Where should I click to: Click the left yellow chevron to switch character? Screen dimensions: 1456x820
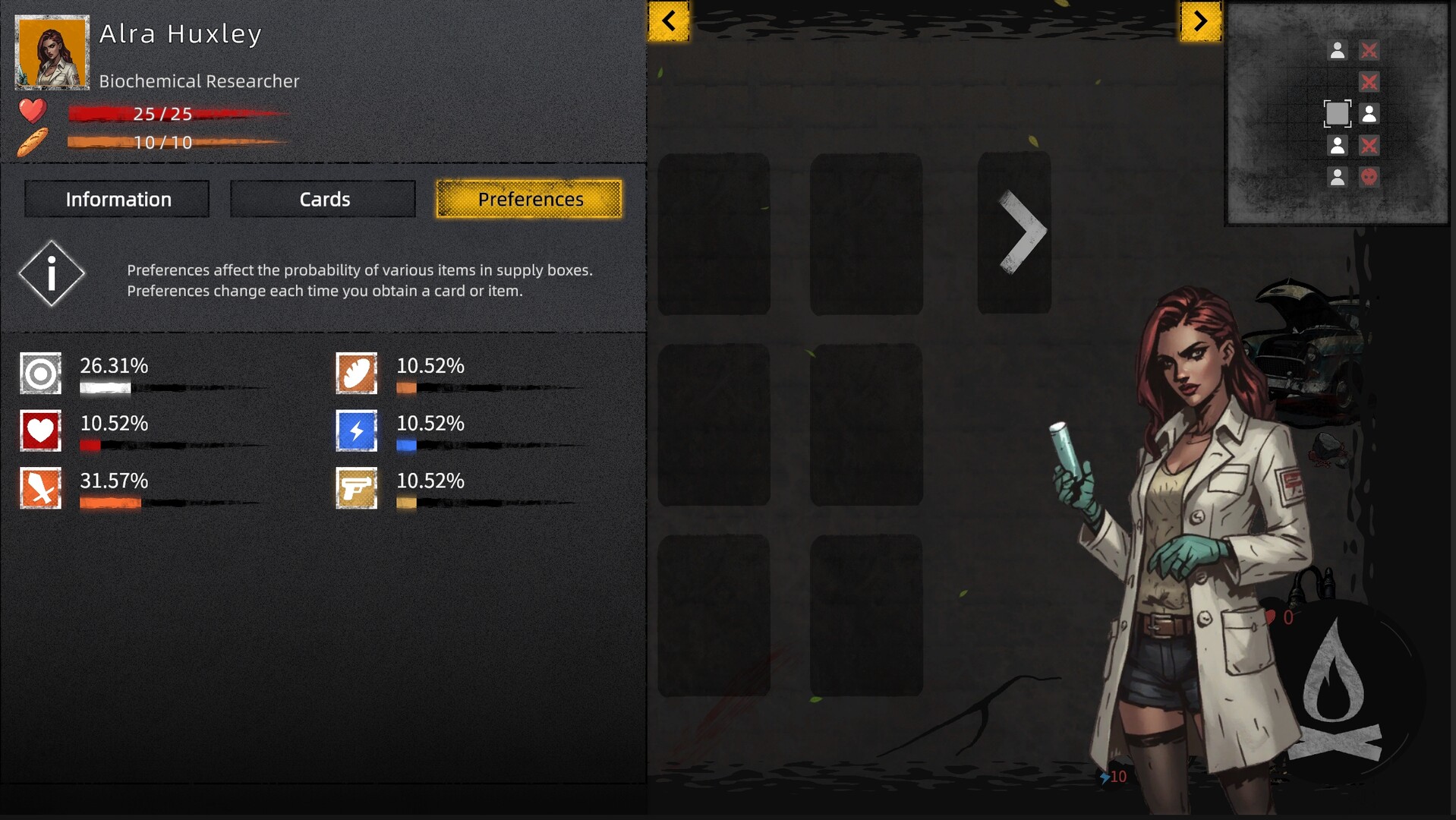pyautogui.click(x=668, y=21)
